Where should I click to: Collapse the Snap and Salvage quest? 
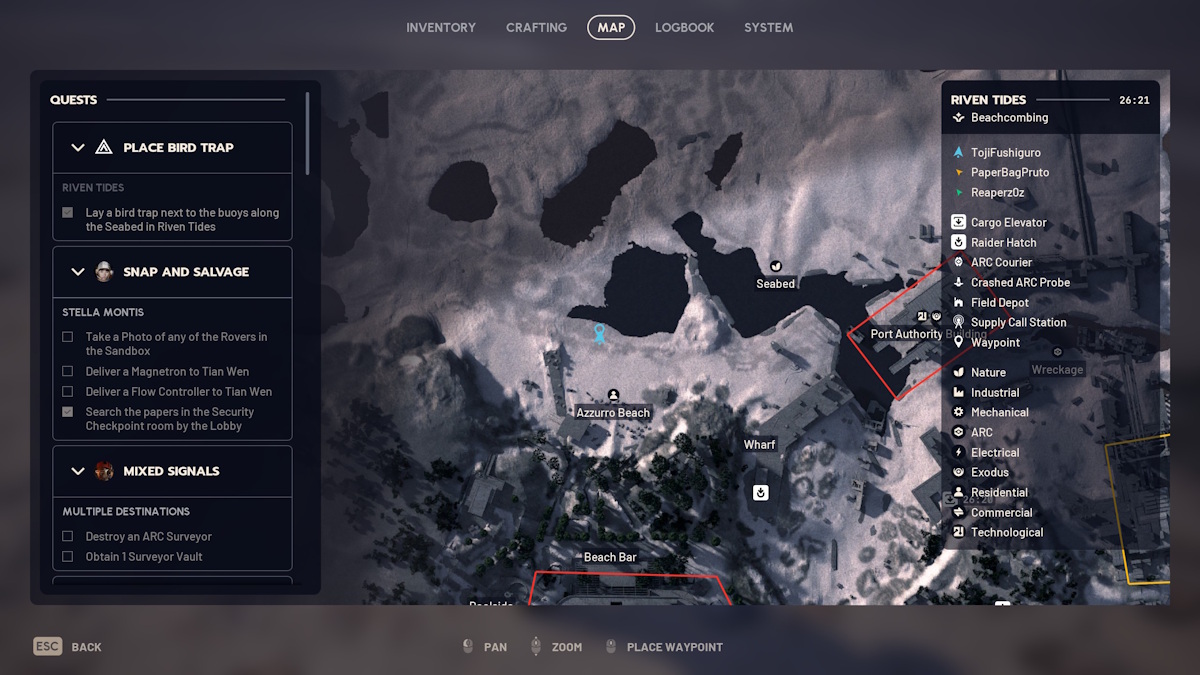(78, 272)
